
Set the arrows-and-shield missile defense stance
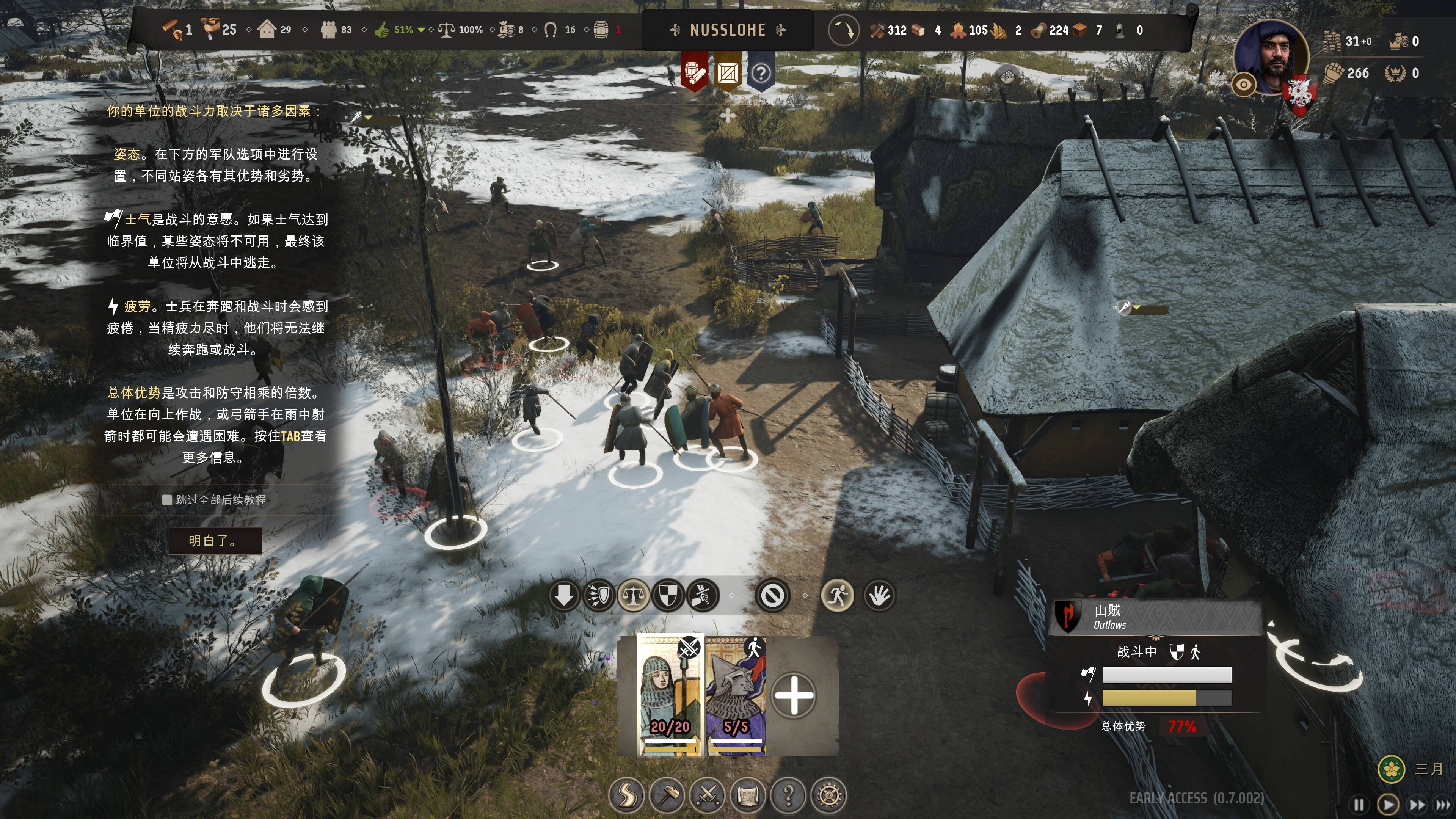click(x=599, y=595)
